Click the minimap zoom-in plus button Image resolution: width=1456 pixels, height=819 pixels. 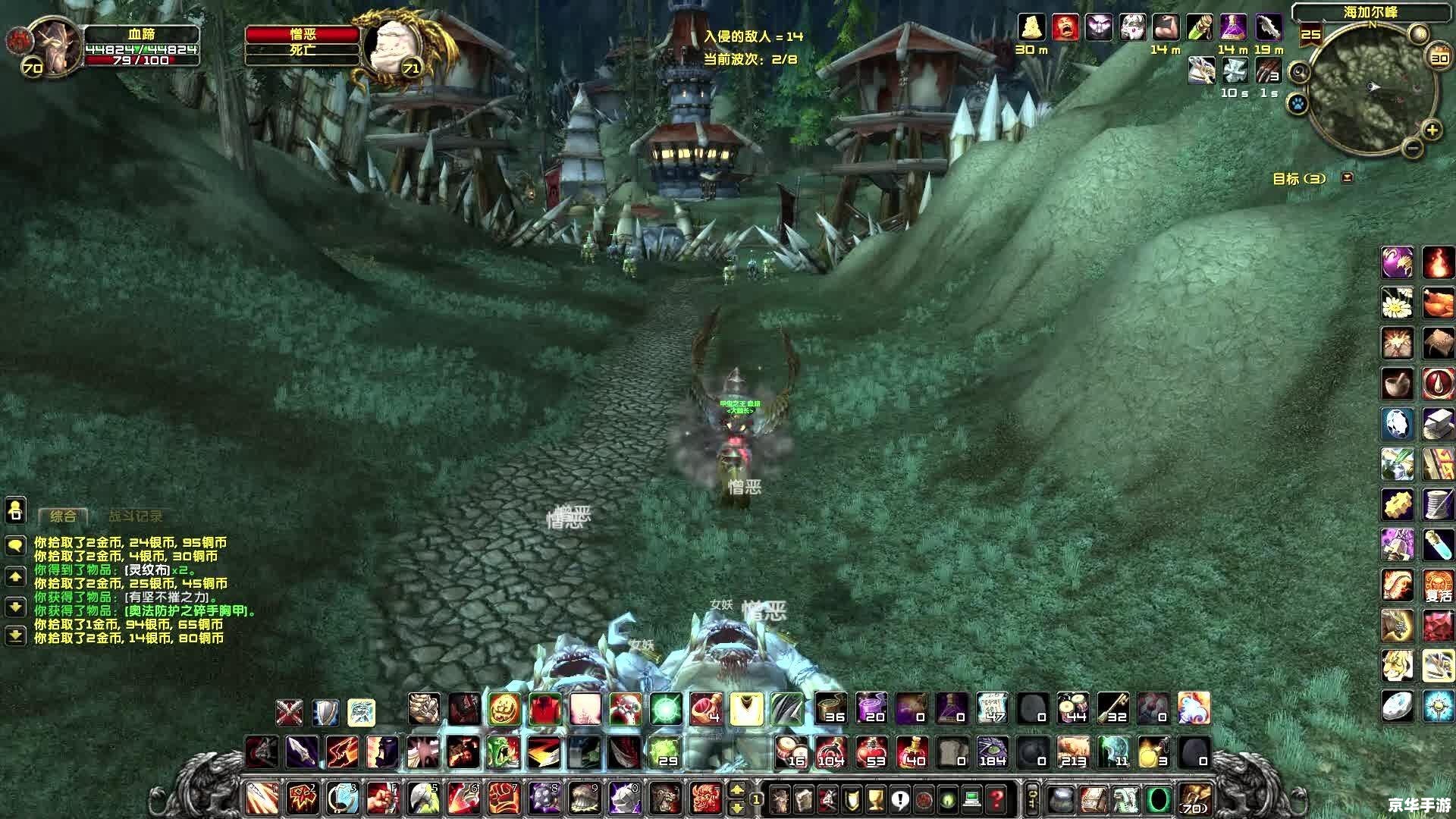1431,130
